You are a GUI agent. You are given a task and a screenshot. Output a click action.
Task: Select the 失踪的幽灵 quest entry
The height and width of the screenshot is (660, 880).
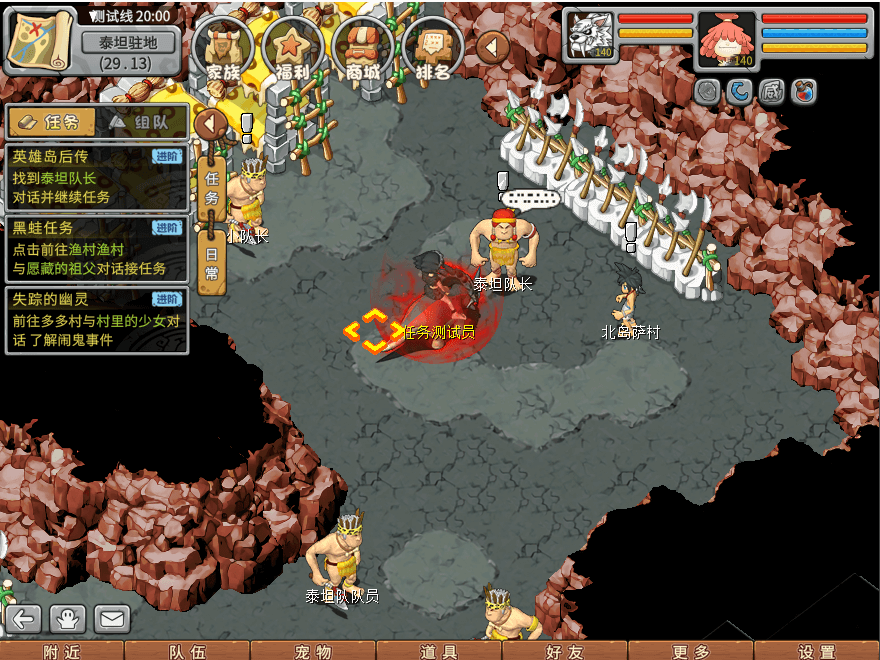point(96,319)
